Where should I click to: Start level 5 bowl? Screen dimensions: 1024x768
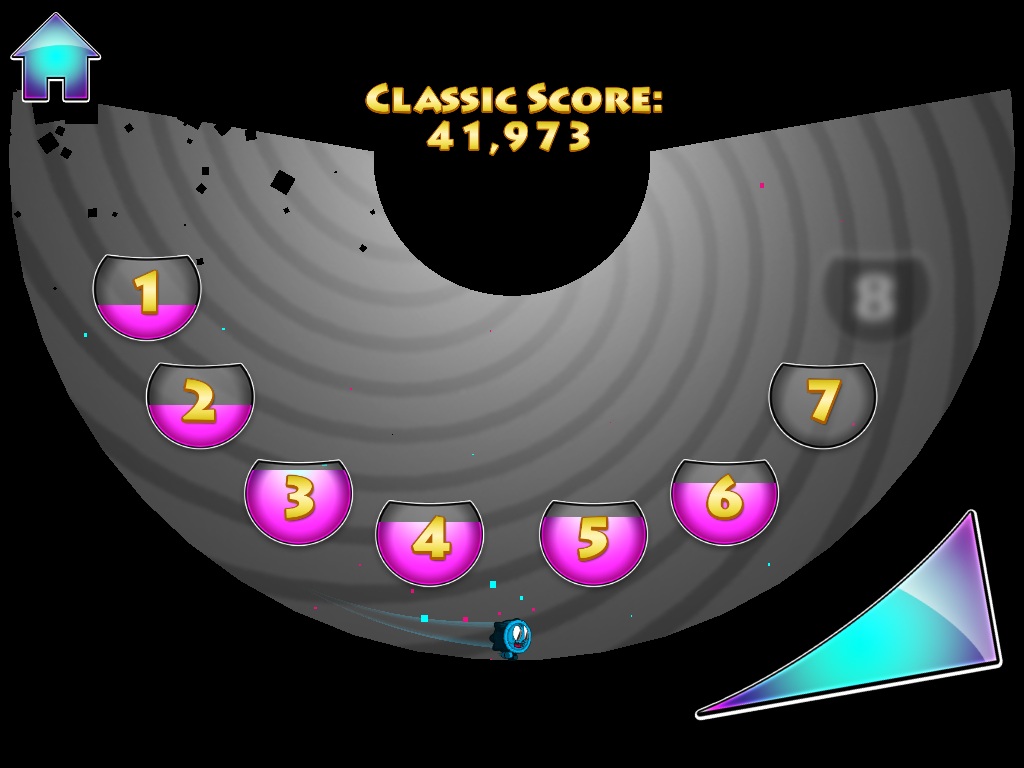(593, 541)
